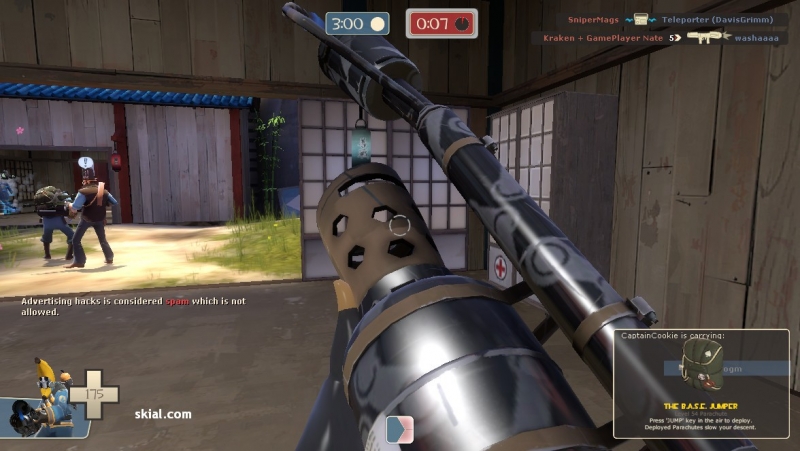800x451 pixels.
Task: Click the skial.com server watermark
Action: (x=163, y=413)
